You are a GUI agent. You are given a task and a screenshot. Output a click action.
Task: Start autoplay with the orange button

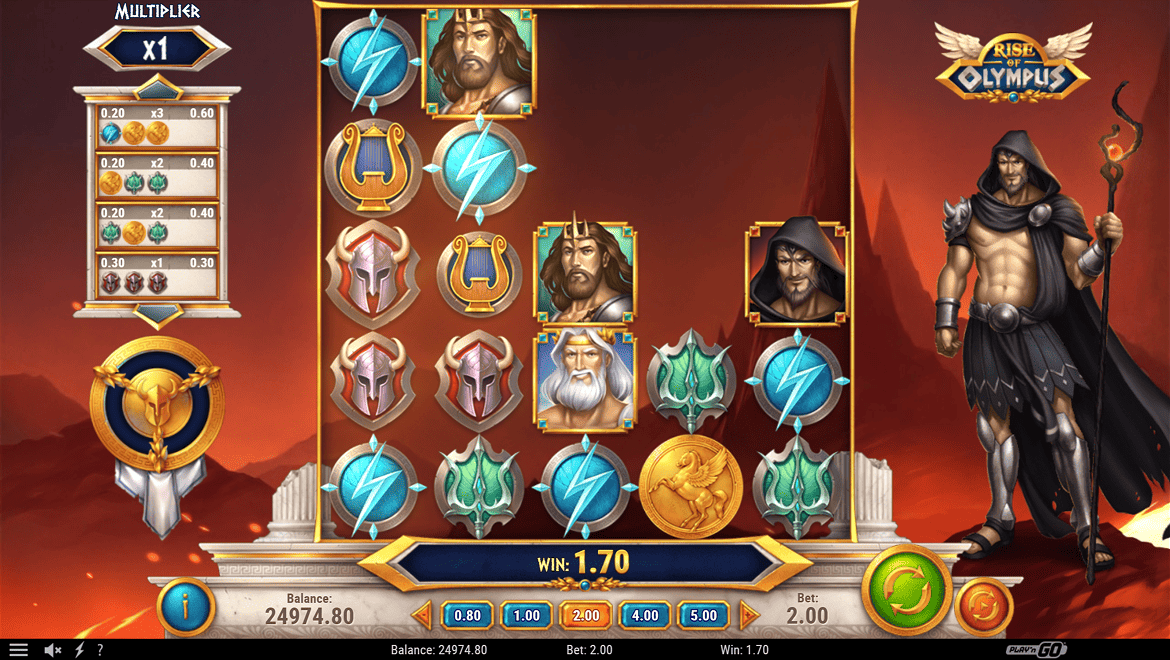click(x=984, y=607)
